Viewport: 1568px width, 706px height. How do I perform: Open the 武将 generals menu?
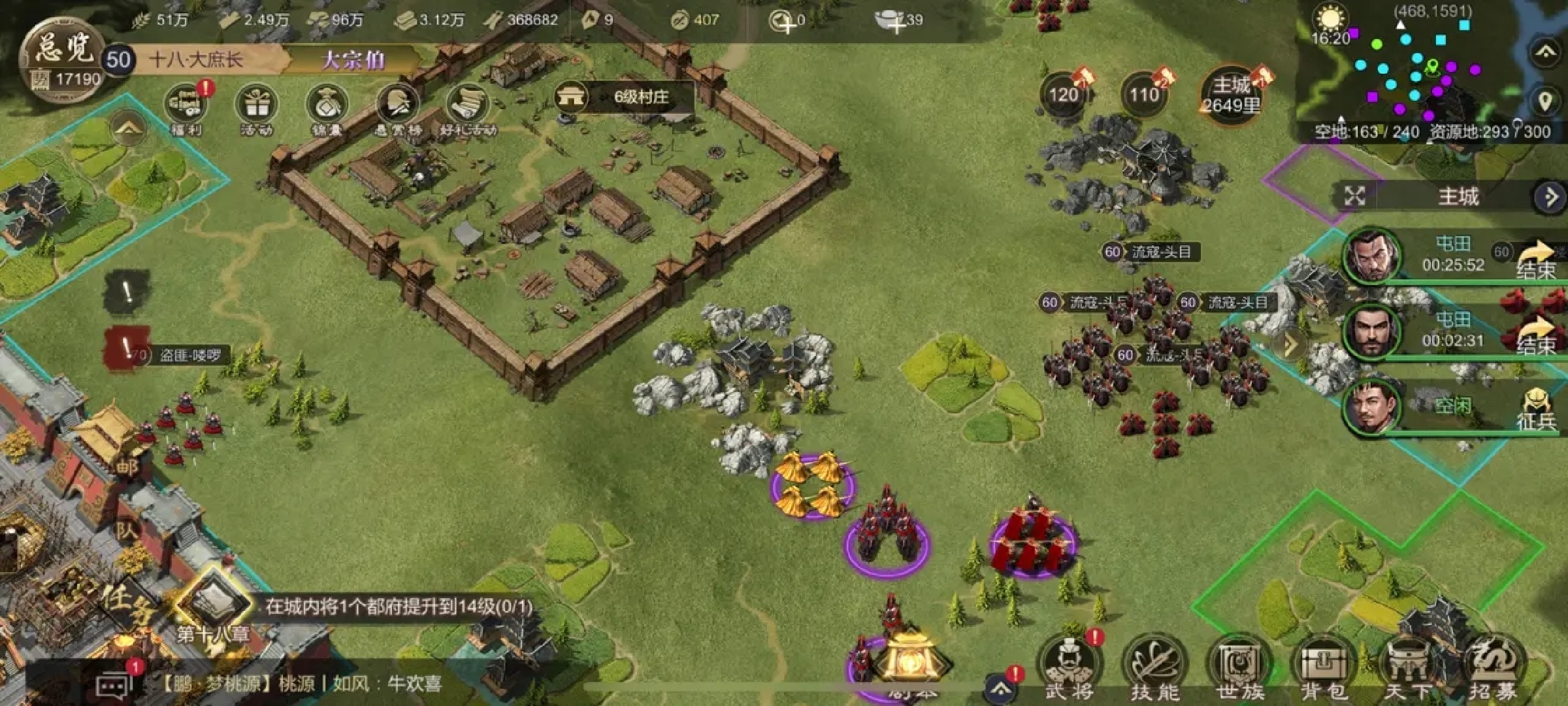click(1069, 667)
